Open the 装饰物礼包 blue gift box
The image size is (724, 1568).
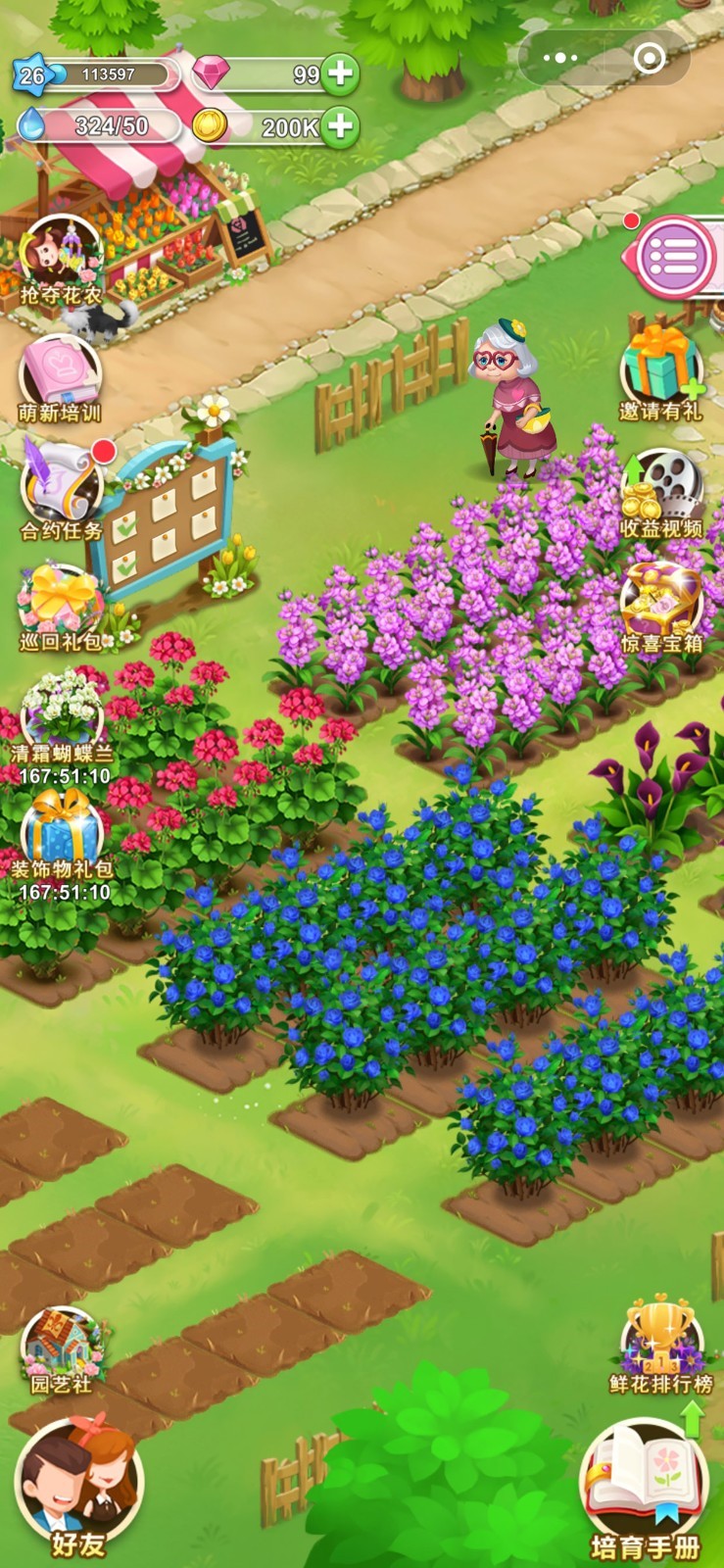(x=62, y=831)
